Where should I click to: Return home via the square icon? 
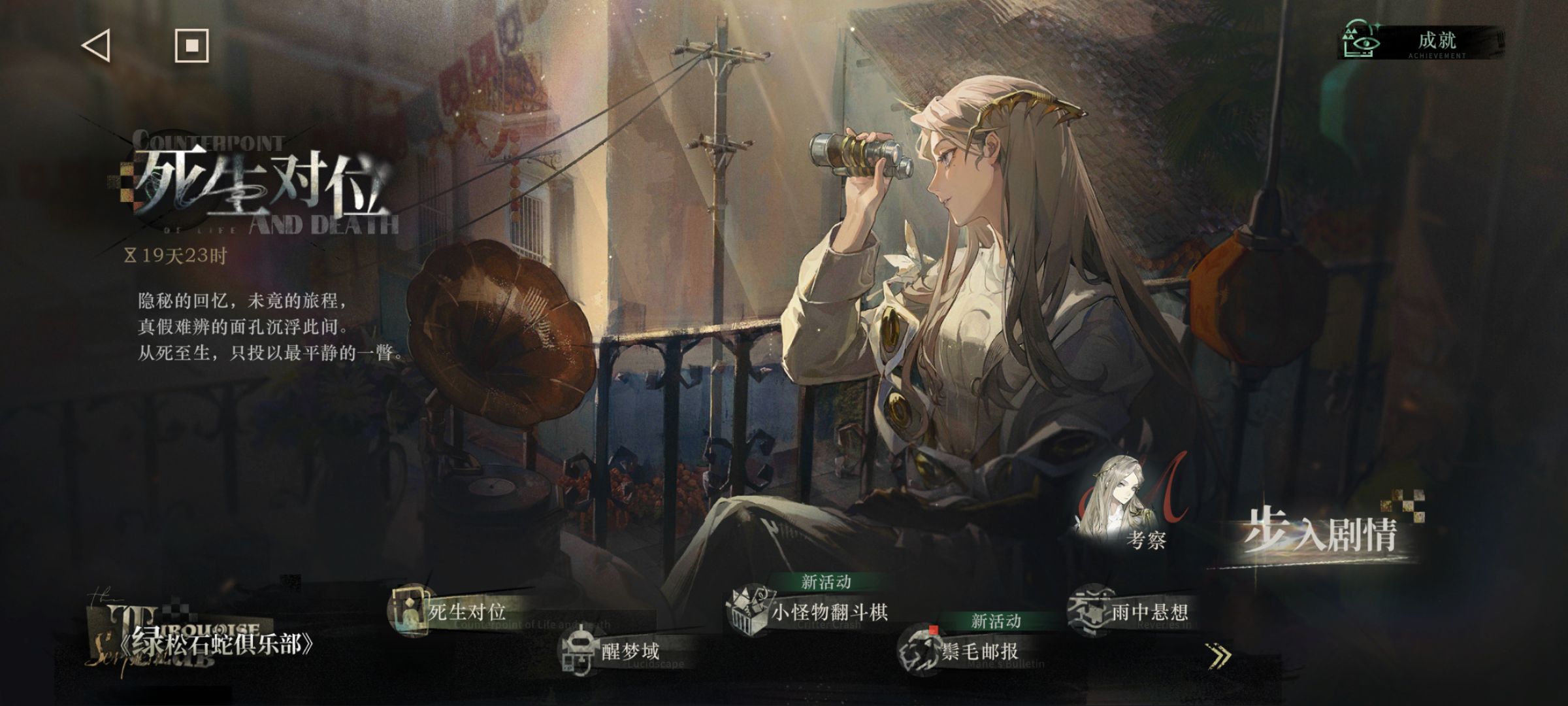coord(191,46)
